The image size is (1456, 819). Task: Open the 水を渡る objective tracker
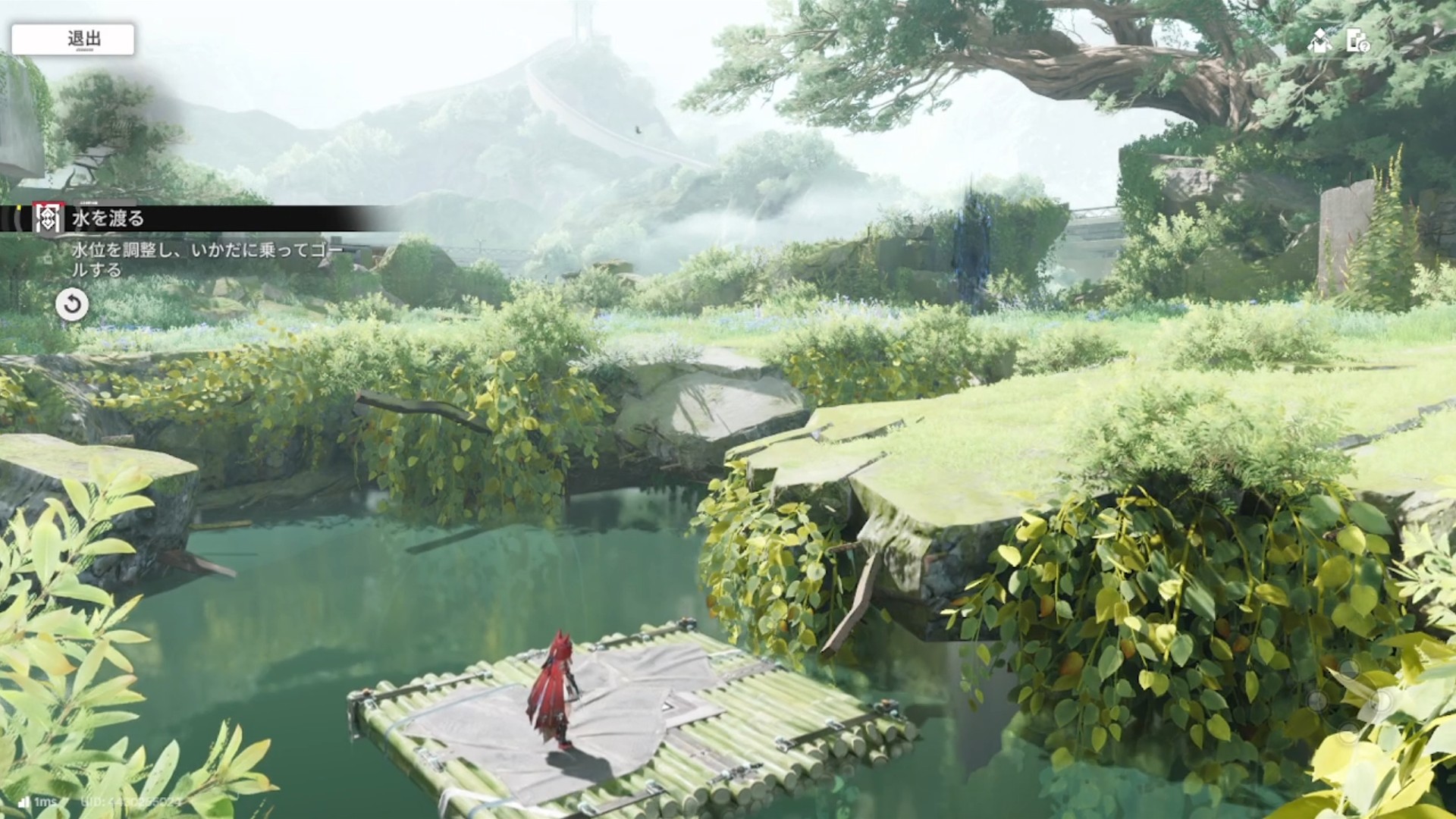(108, 218)
